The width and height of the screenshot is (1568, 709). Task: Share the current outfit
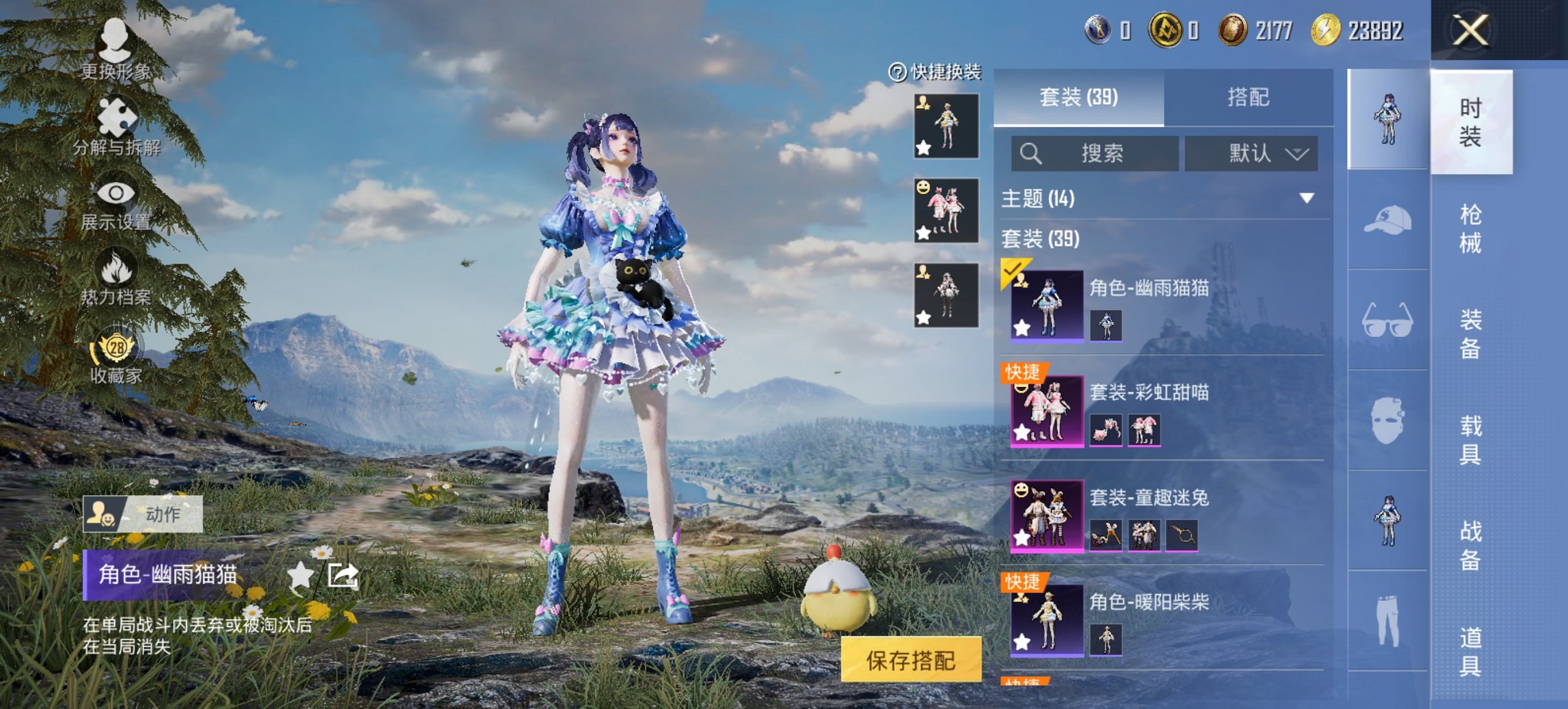click(343, 575)
